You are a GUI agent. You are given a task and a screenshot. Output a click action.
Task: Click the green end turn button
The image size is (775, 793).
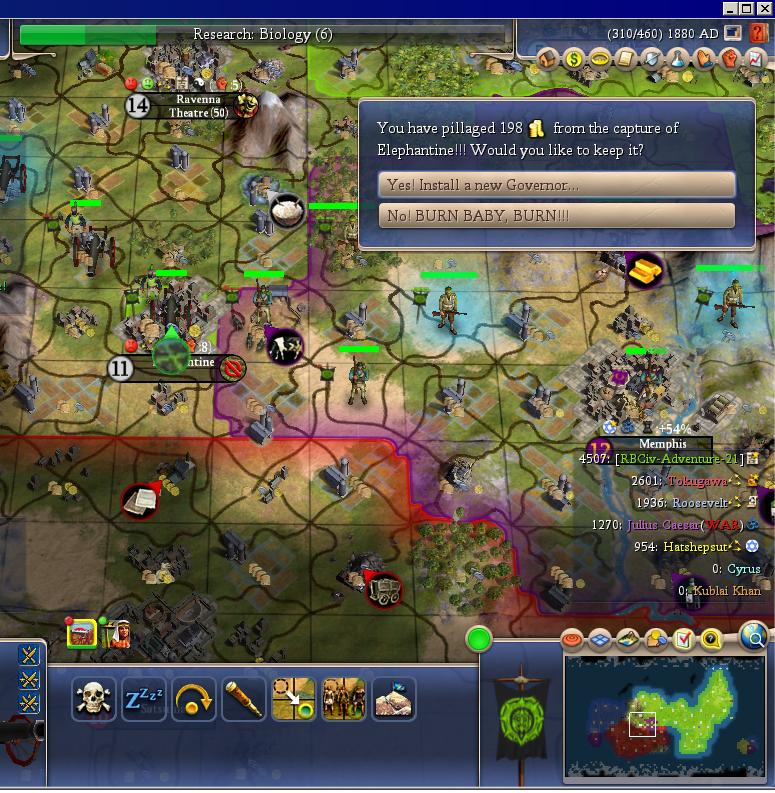[x=479, y=638]
